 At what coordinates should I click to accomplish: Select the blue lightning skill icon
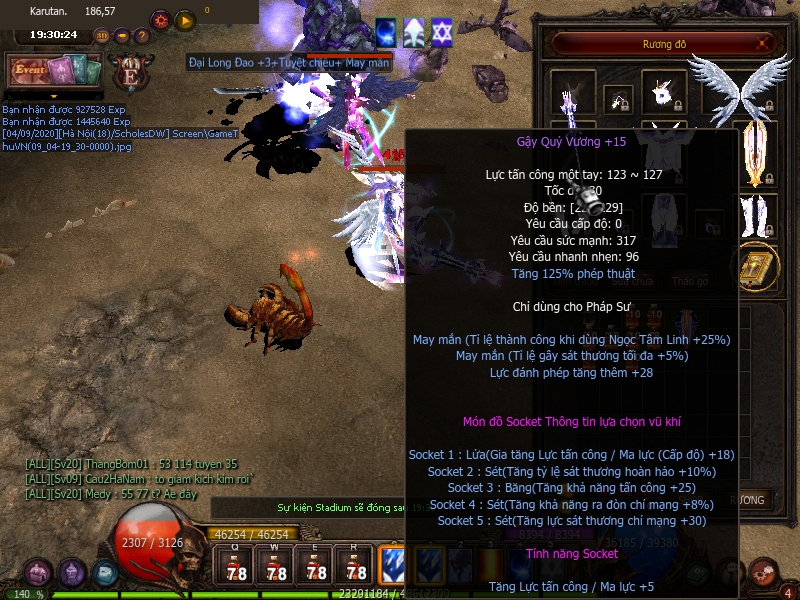394,565
